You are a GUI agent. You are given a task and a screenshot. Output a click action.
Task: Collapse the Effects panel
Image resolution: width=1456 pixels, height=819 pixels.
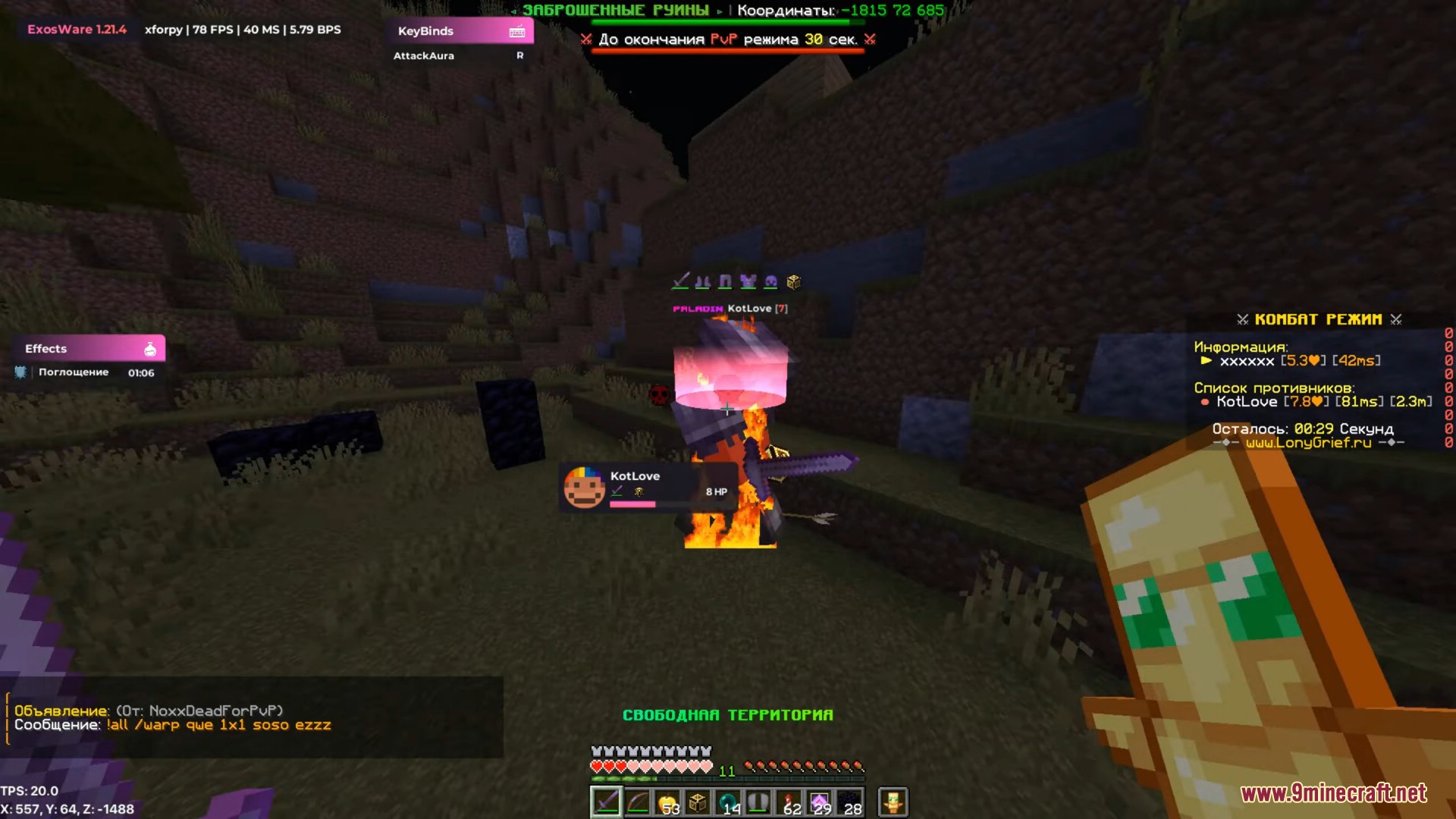click(x=45, y=348)
